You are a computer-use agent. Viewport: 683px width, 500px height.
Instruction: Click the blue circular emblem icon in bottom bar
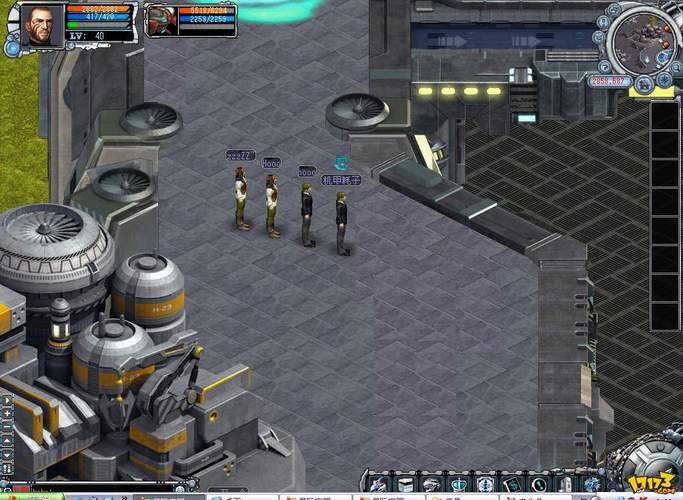[485, 484]
